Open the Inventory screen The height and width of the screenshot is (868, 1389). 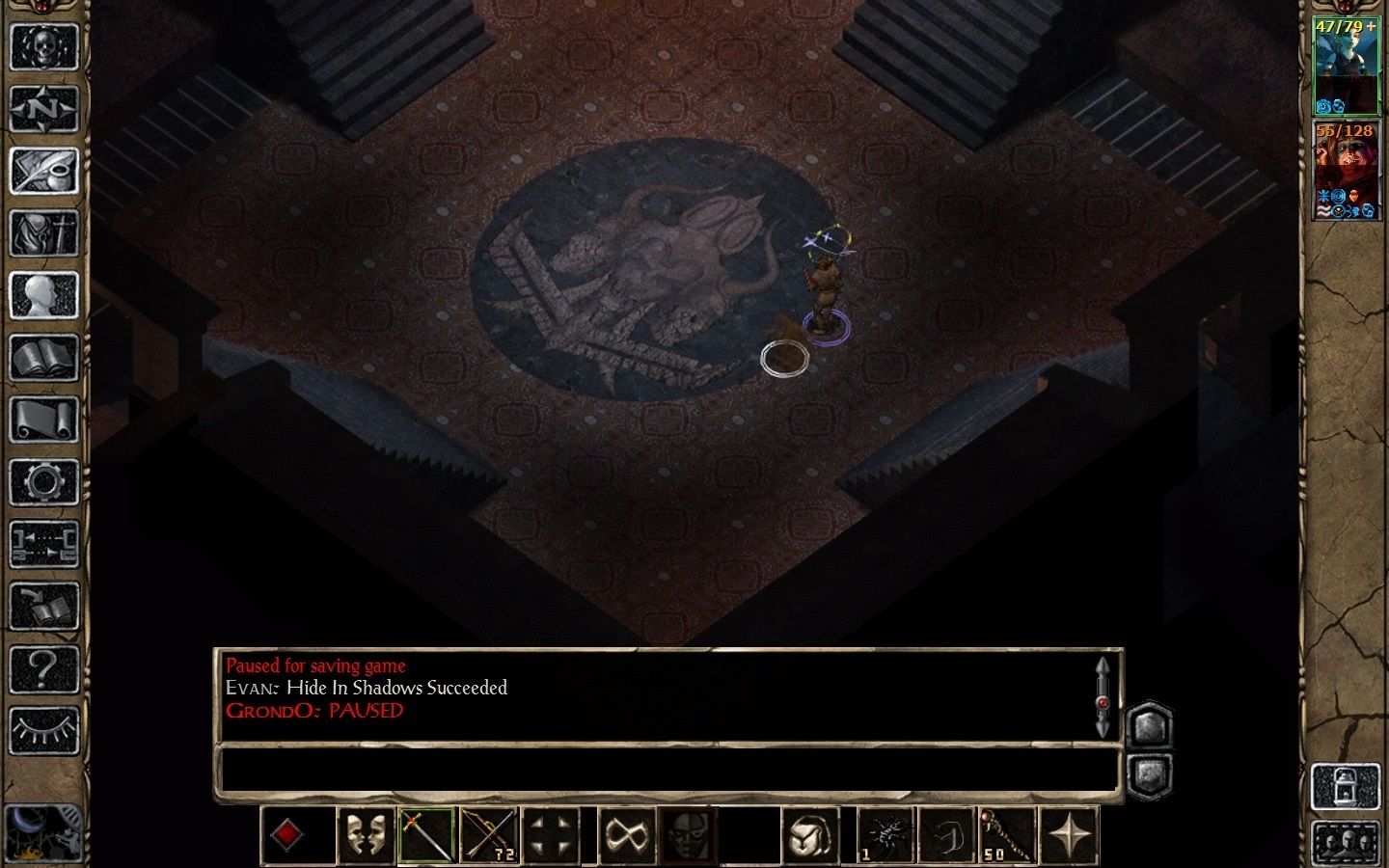[x=44, y=235]
